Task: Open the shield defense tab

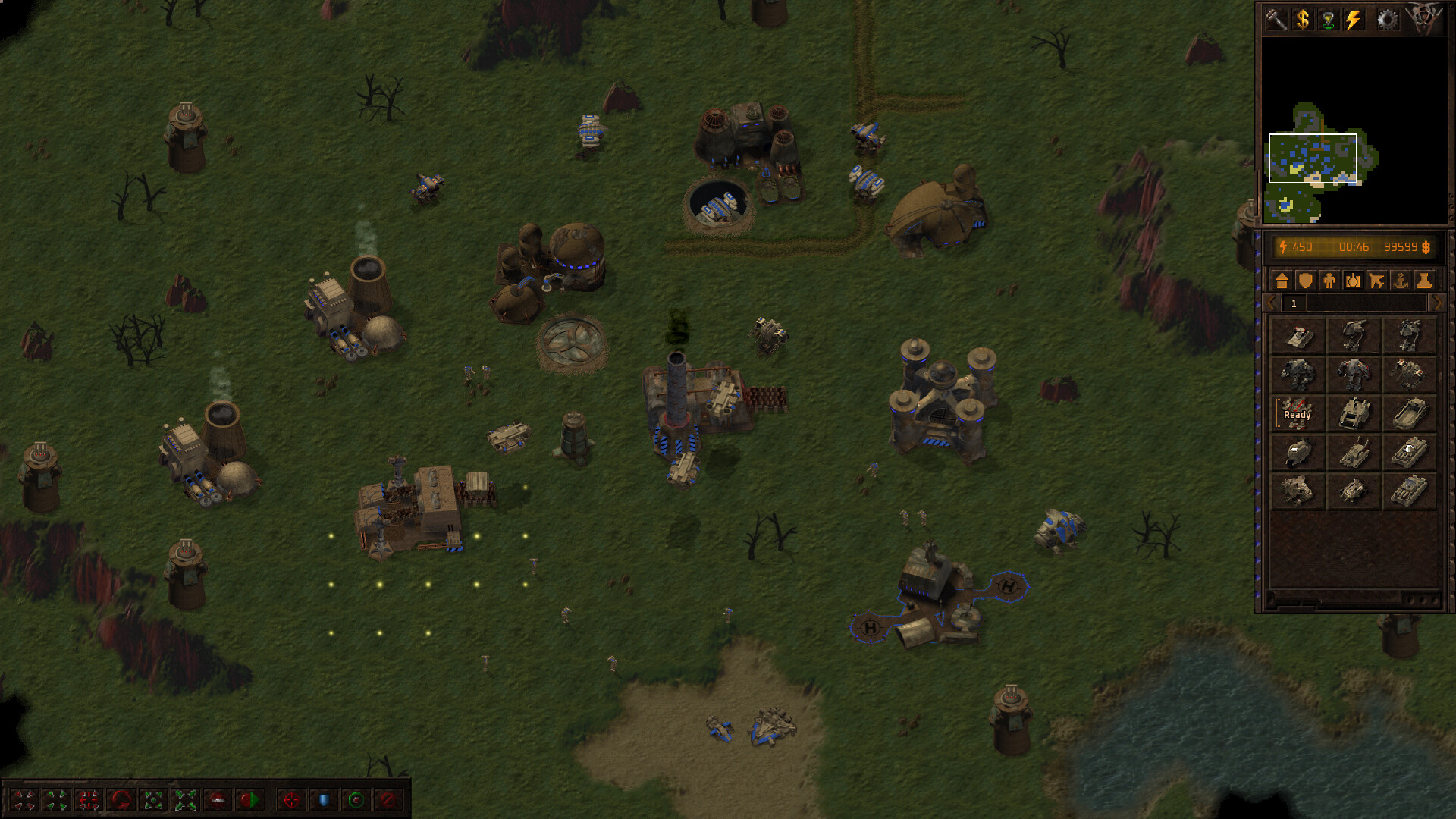Action: 1305,281
